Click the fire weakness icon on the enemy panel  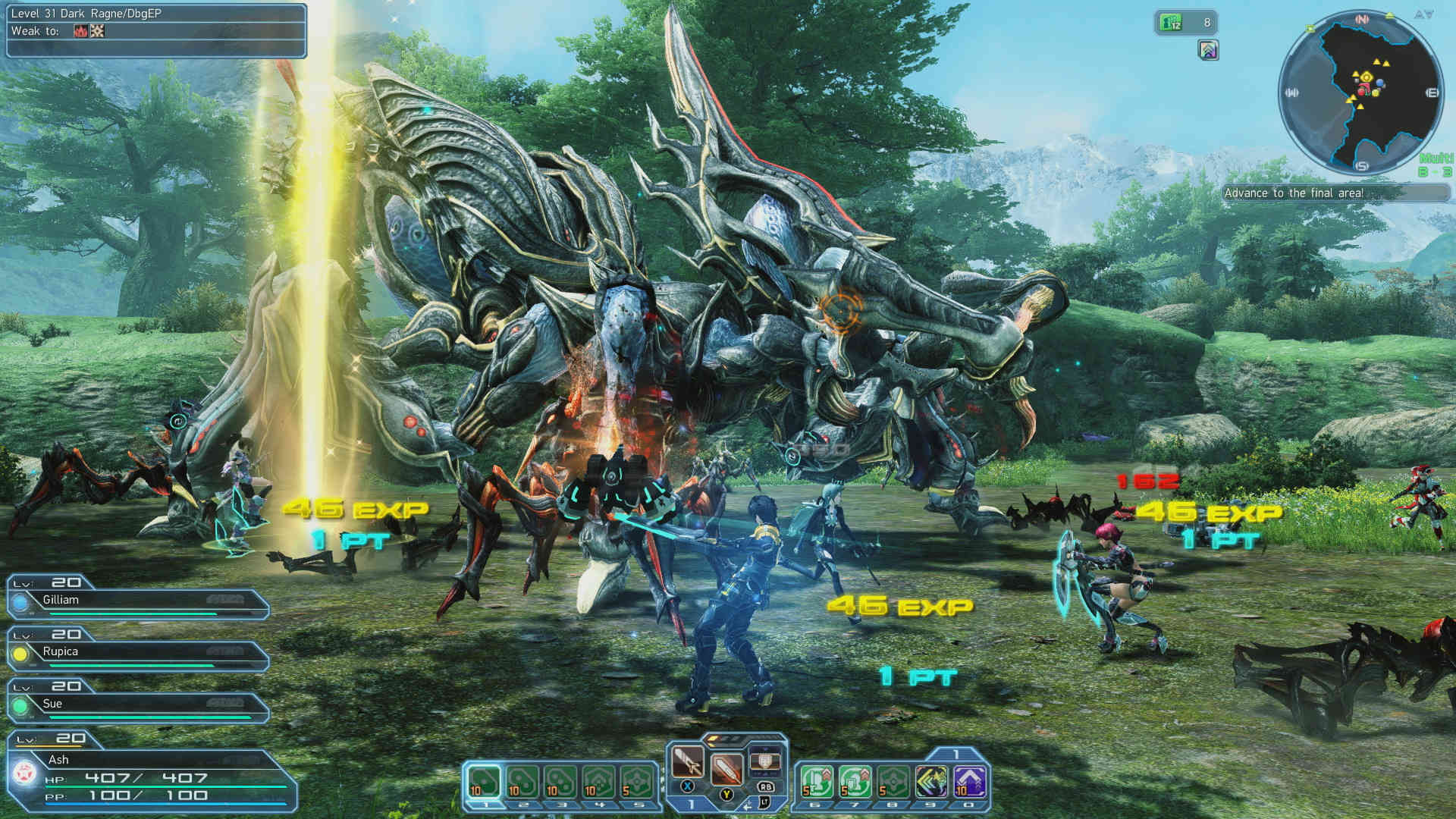tap(80, 30)
